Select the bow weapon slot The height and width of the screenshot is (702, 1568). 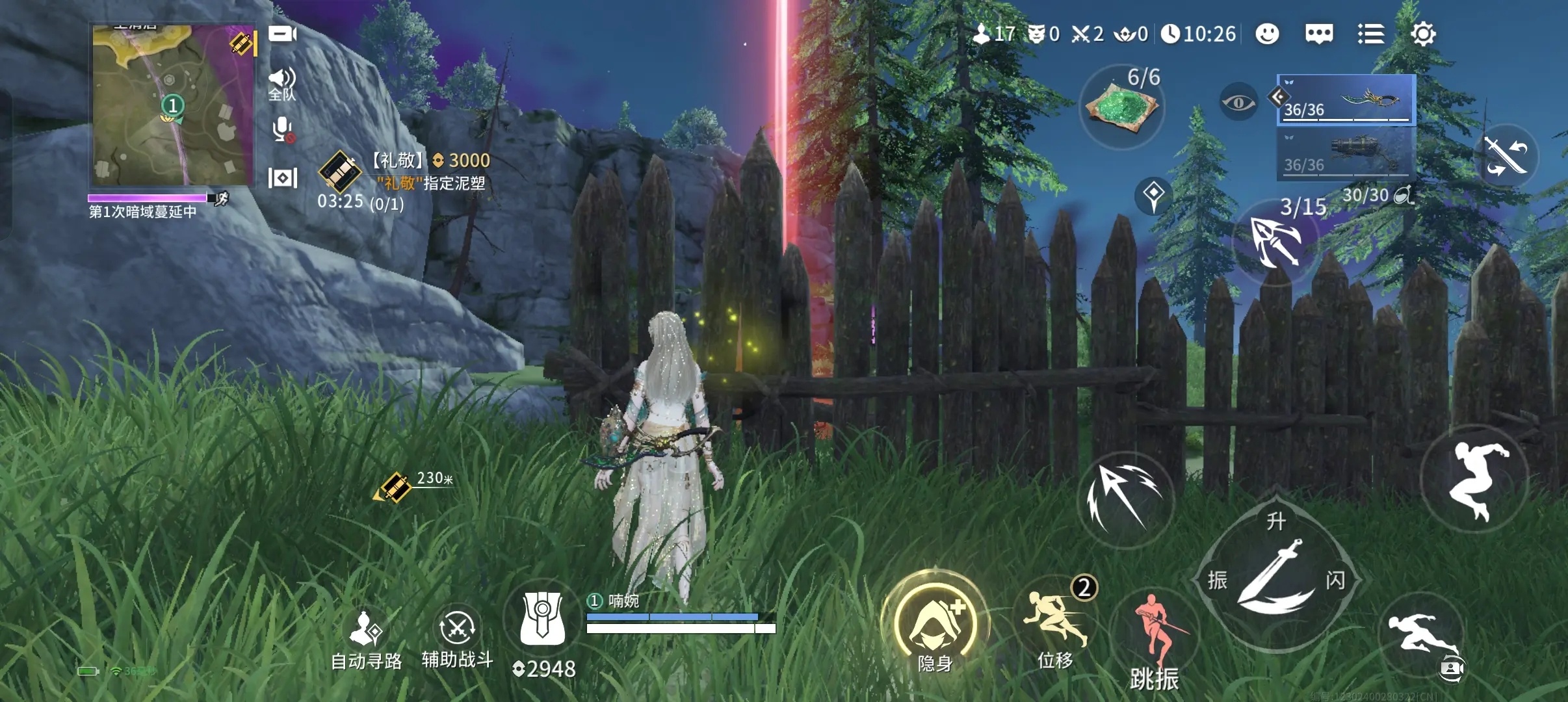click(1346, 99)
